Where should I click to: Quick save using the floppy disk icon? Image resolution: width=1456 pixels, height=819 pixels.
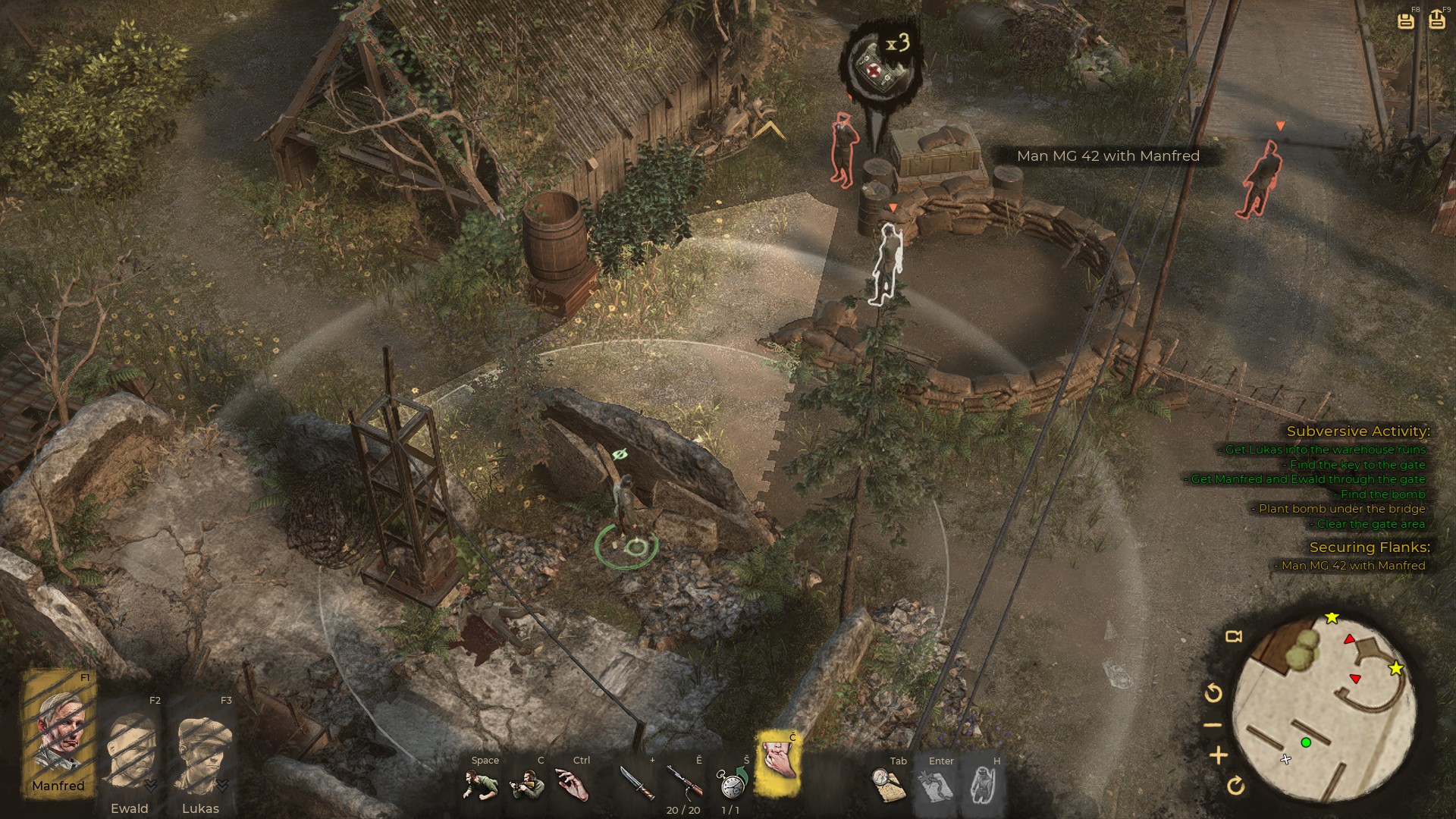pyautogui.click(x=1406, y=20)
